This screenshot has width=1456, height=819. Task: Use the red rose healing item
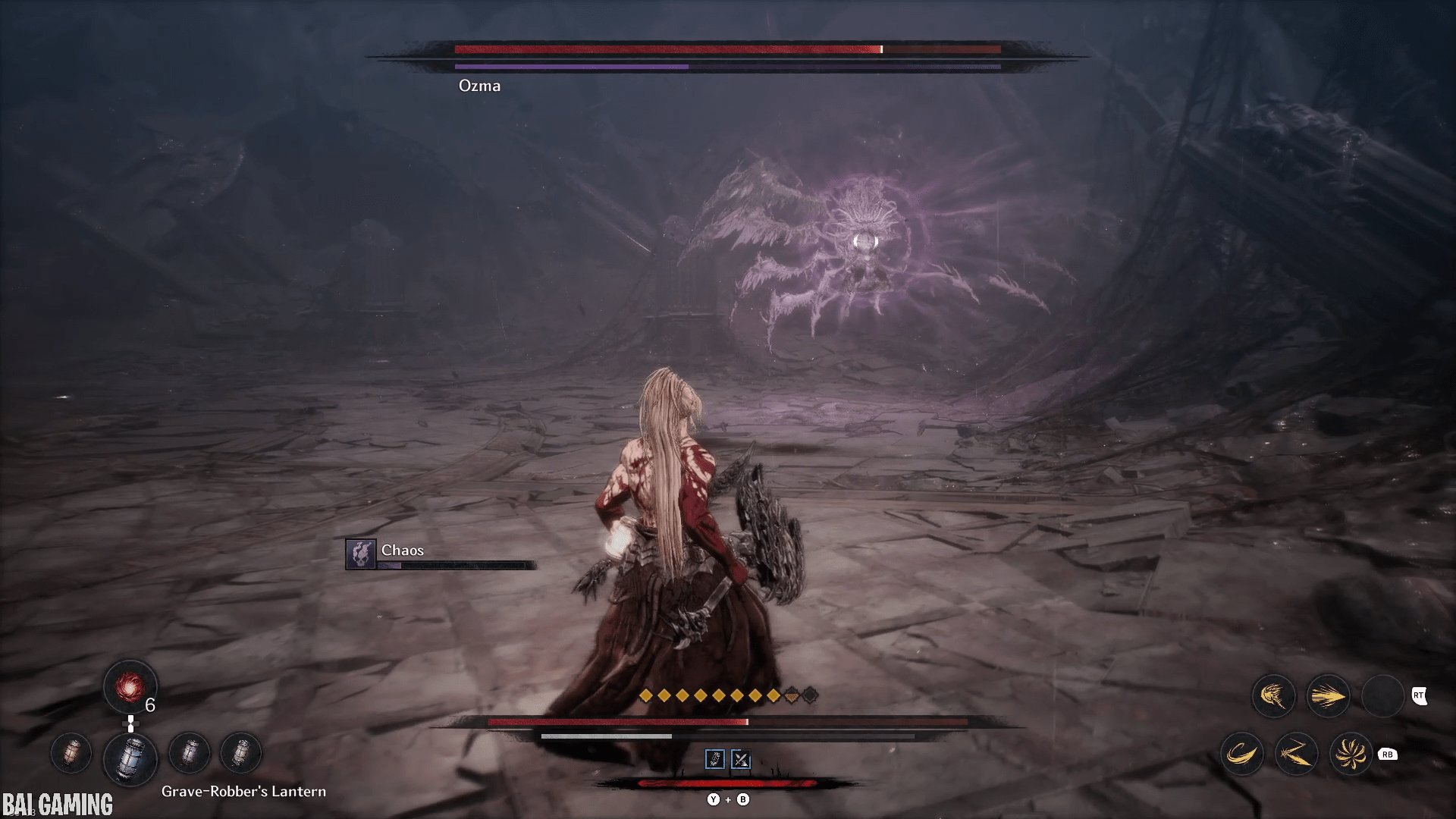(x=130, y=687)
